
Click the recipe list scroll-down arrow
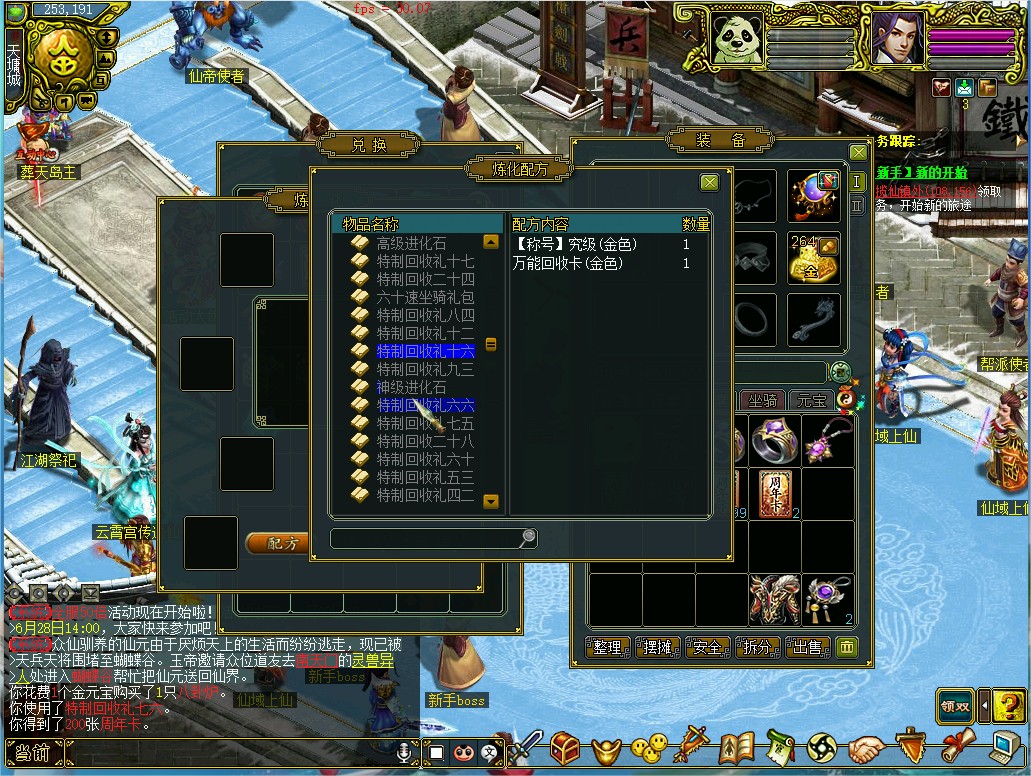coord(491,500)
